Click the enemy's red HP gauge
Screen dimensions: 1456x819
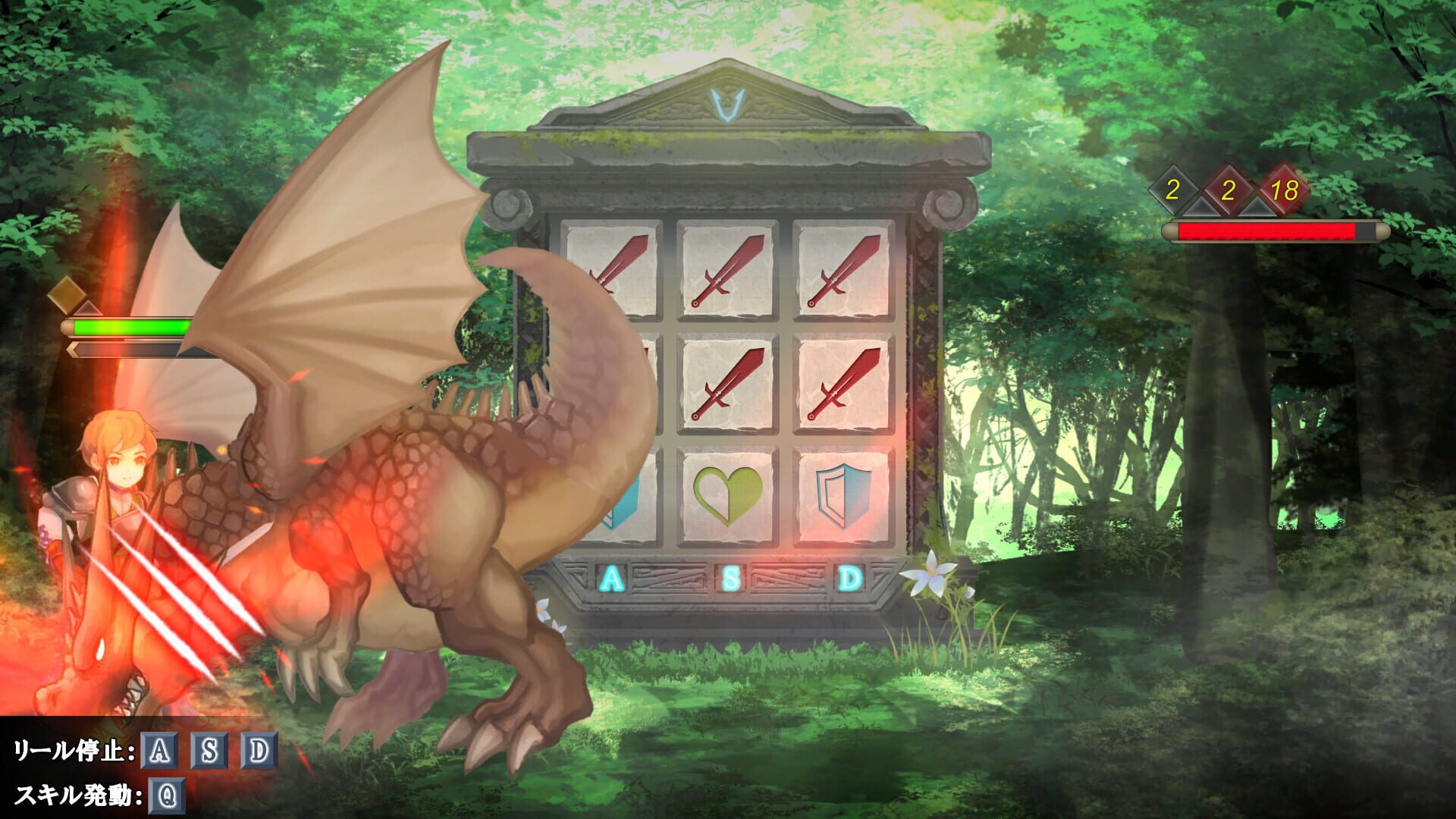click(x=1266, y=230)
